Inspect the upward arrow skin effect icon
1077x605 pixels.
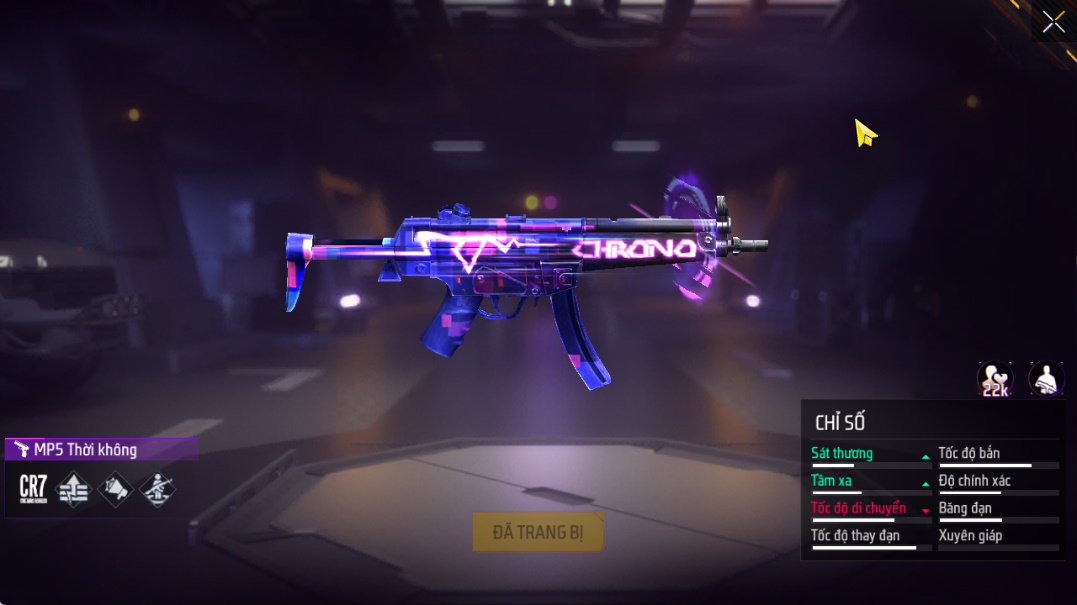(x=74, y=489)
